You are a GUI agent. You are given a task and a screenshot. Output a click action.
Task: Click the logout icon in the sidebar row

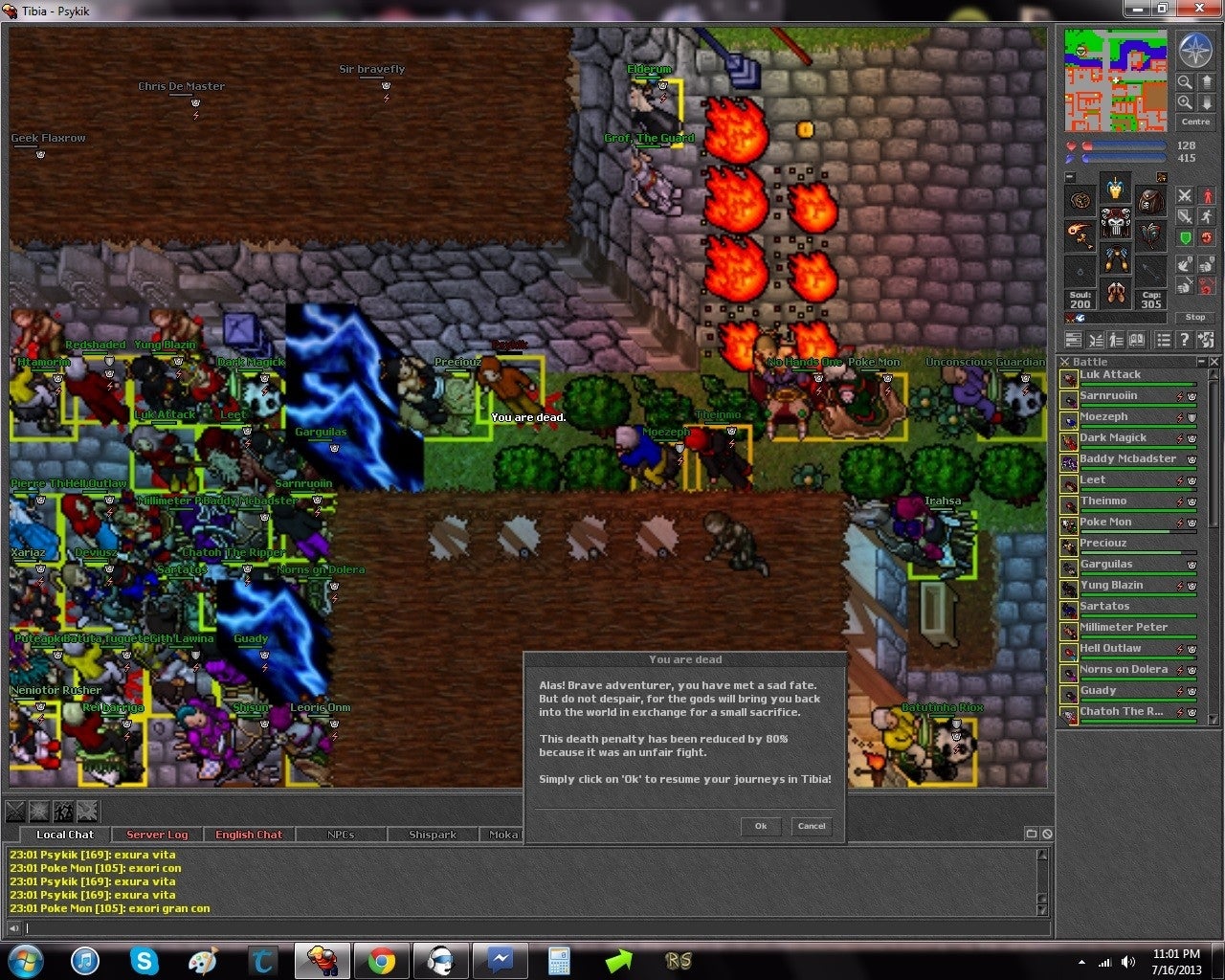tap(1205, 341)
